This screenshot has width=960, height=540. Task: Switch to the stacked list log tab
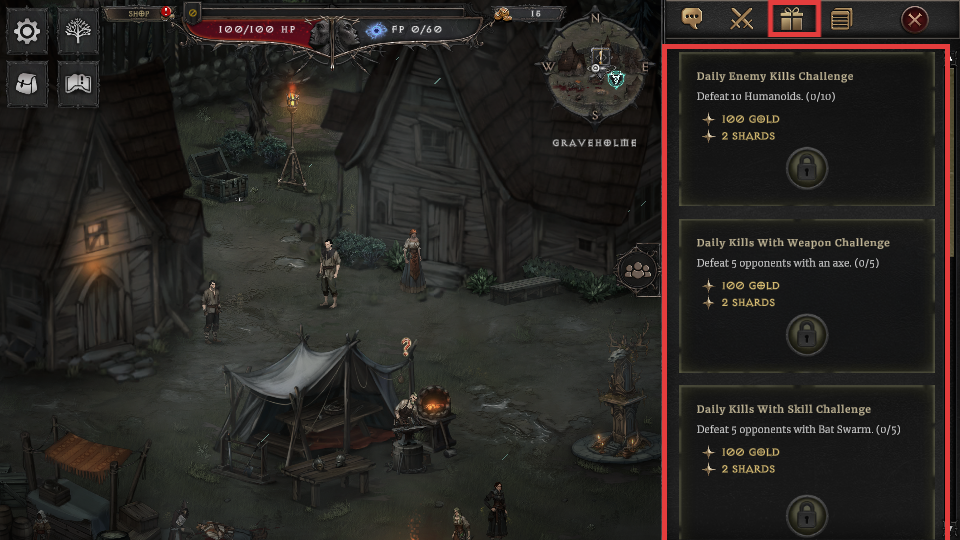[x=842, y=19]
